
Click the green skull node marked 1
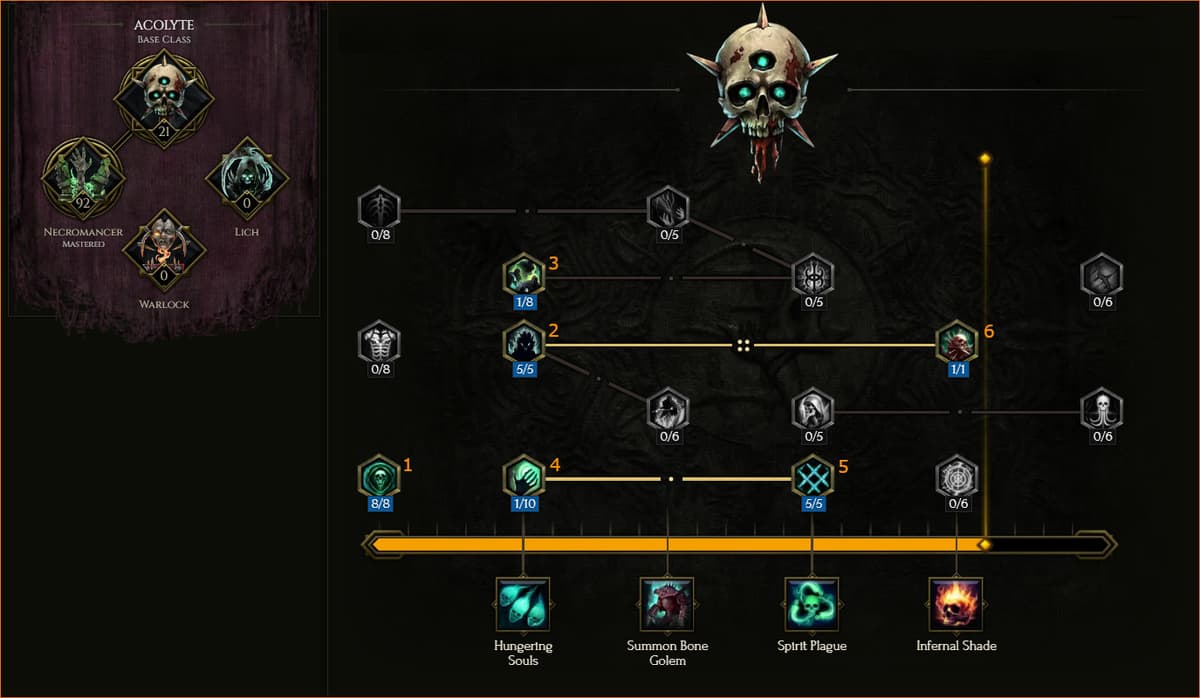click(380, 475)
